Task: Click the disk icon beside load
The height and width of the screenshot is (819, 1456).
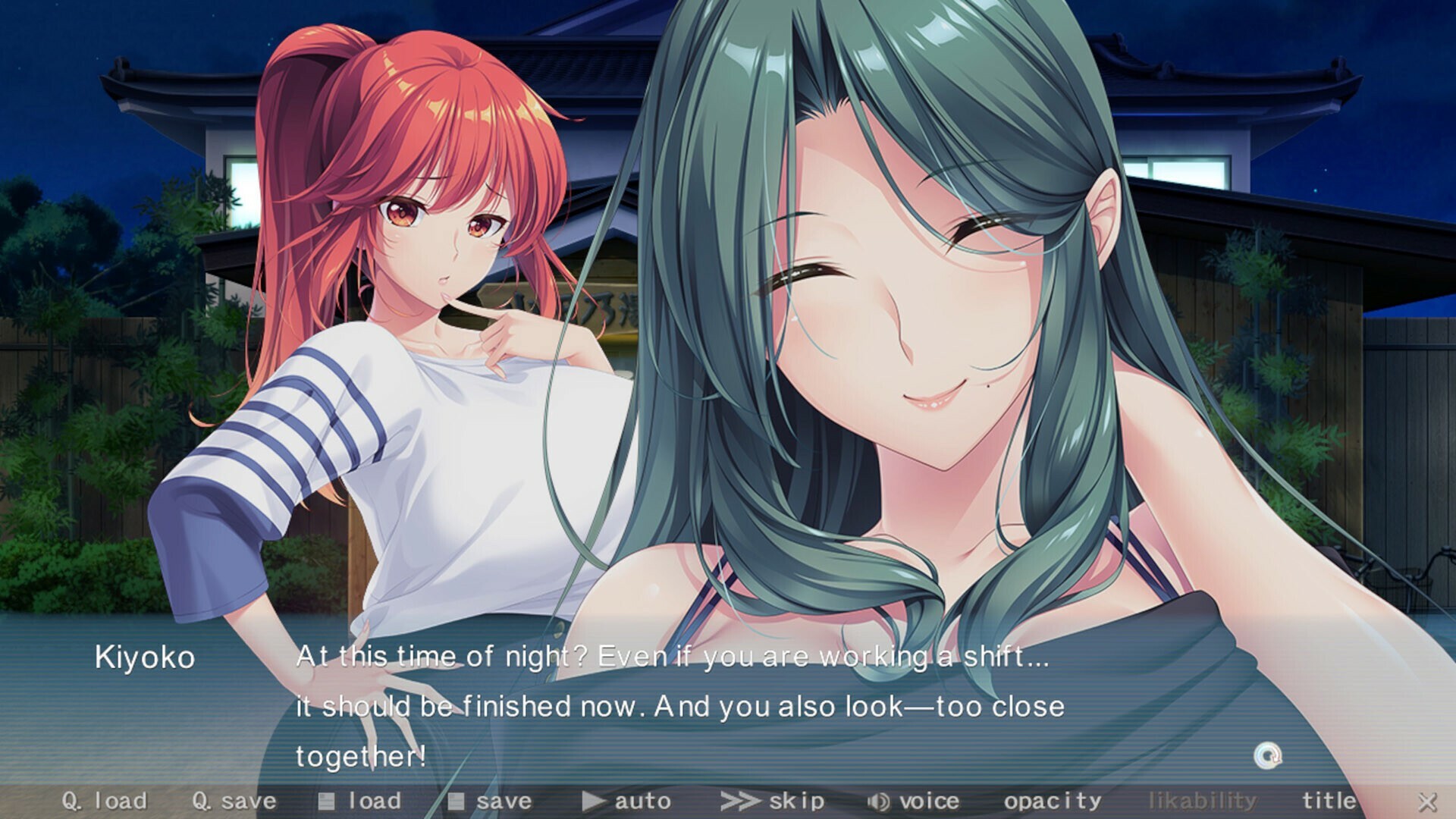Action: [328, 800]
